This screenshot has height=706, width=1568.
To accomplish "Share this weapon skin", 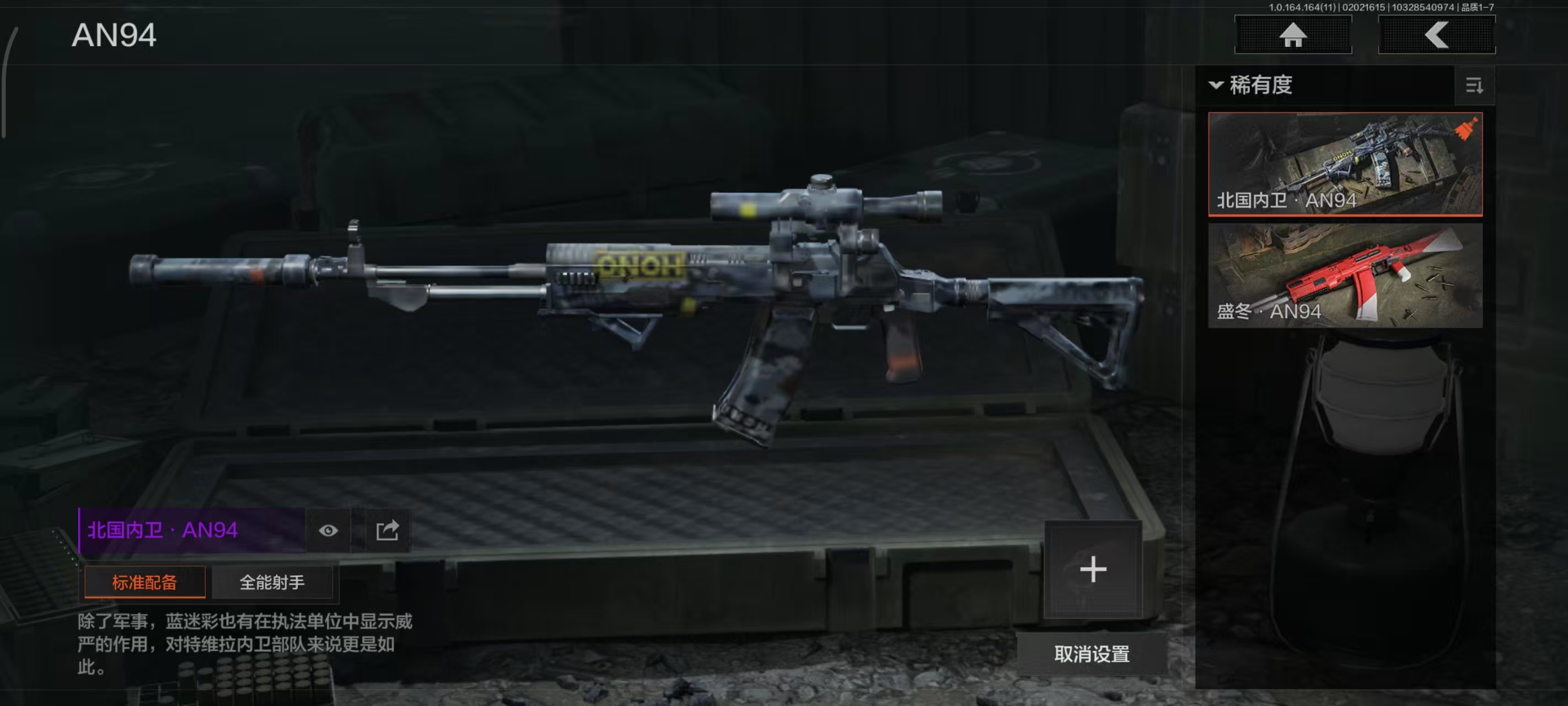I will (387, 531).
